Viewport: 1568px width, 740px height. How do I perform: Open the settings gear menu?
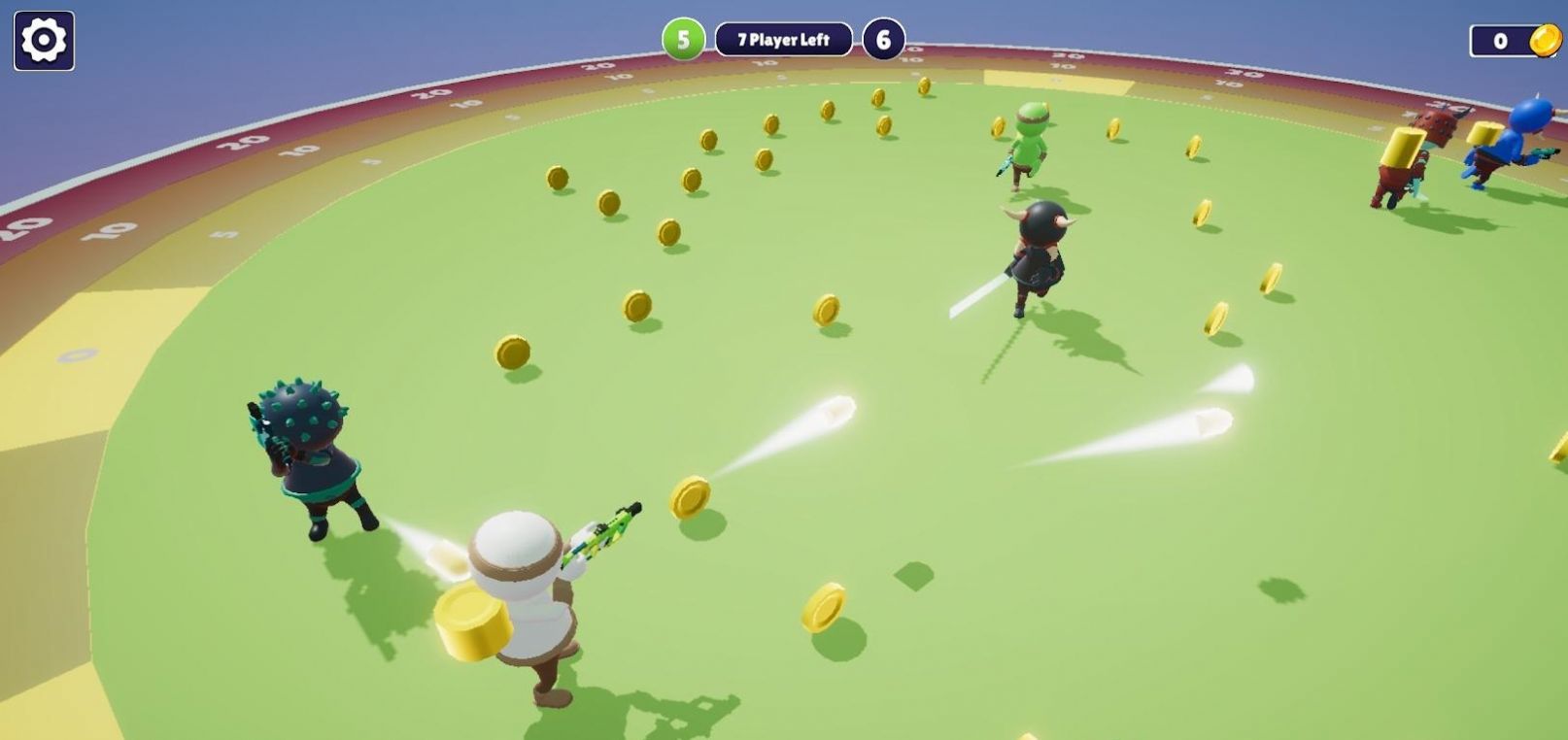tap(43, 41)
